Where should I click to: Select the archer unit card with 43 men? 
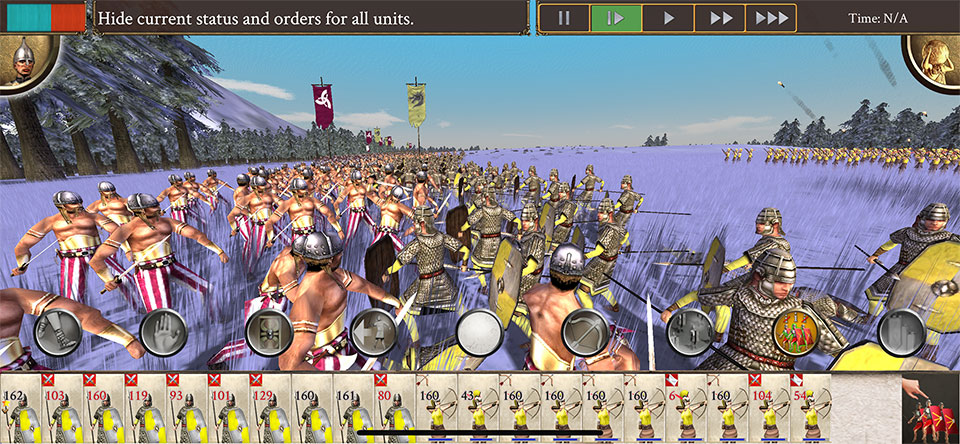(478, 408)
